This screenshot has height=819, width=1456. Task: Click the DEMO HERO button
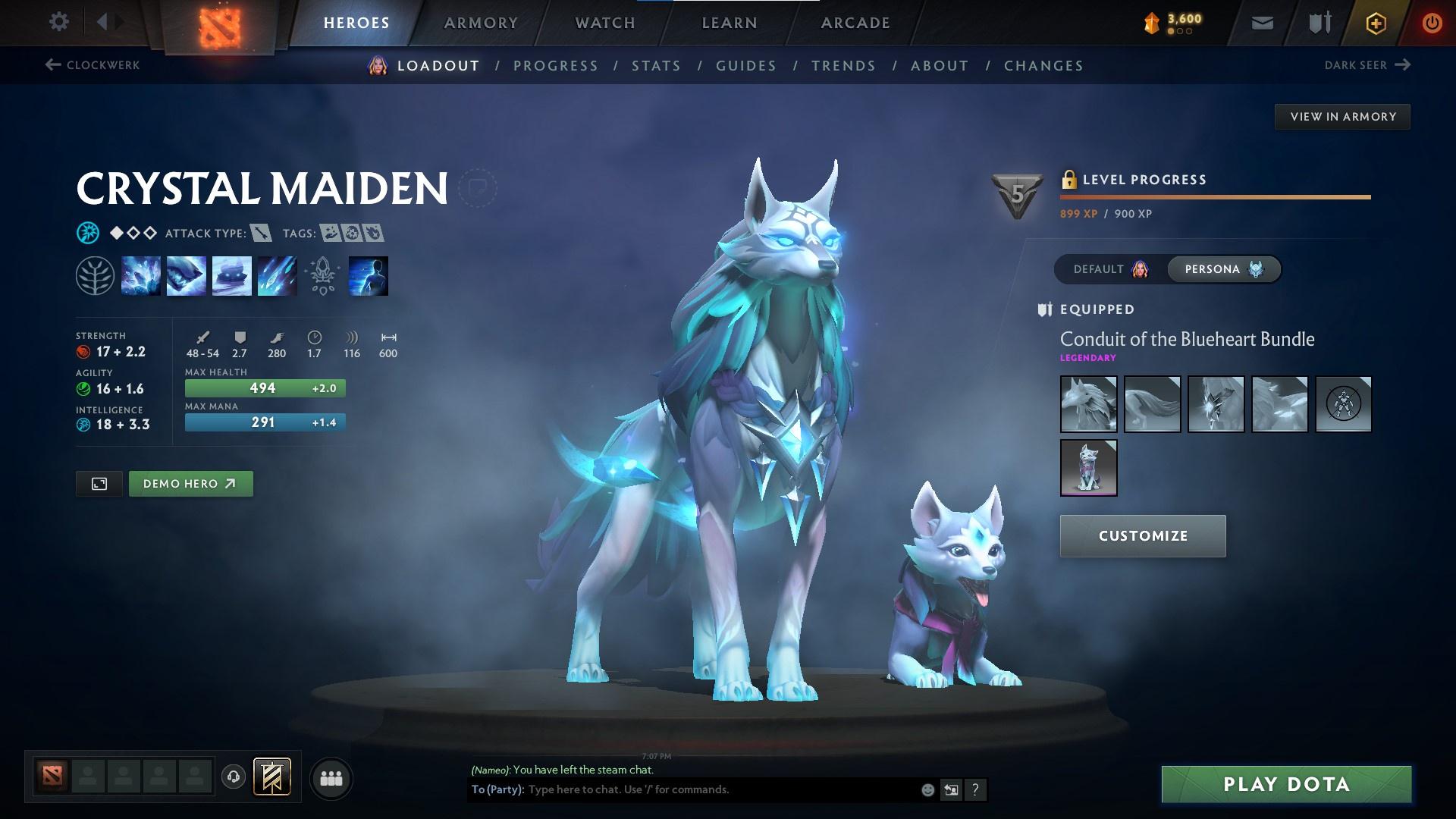[190, 483]
